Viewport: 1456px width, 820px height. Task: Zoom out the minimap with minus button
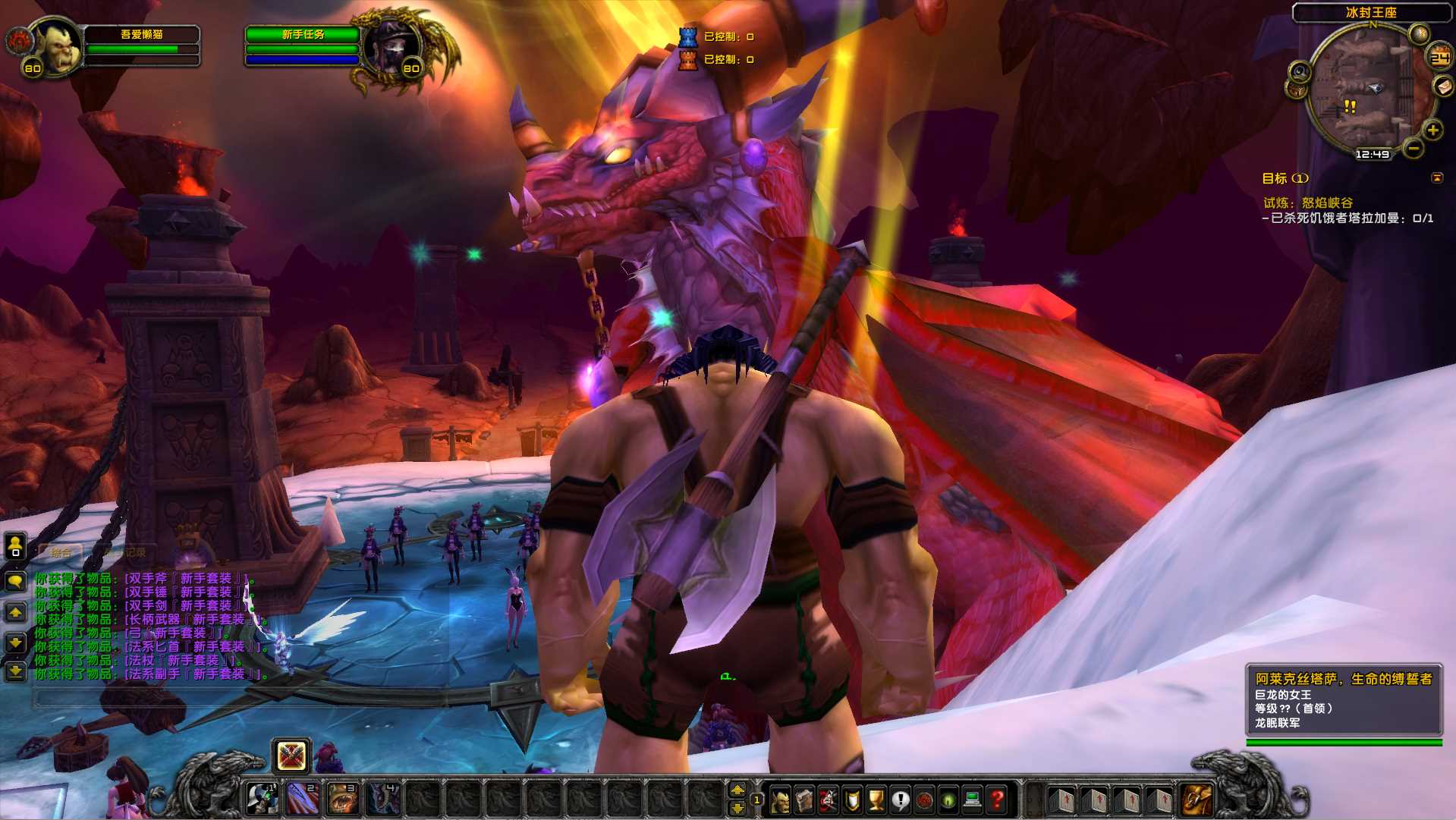tap(1413, 149)
